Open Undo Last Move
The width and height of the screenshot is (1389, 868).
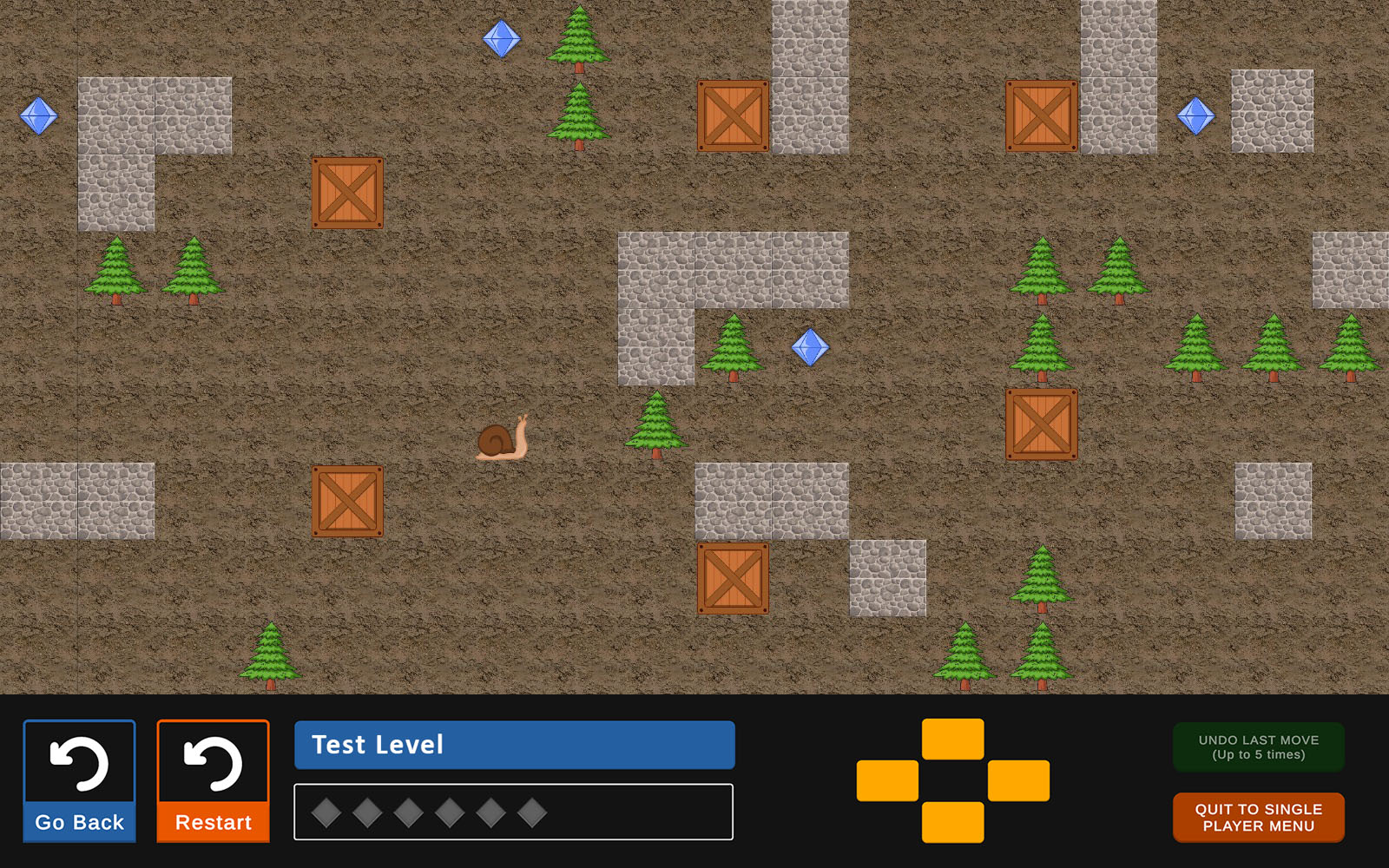pyautogui.click(x=1257, y=746)
